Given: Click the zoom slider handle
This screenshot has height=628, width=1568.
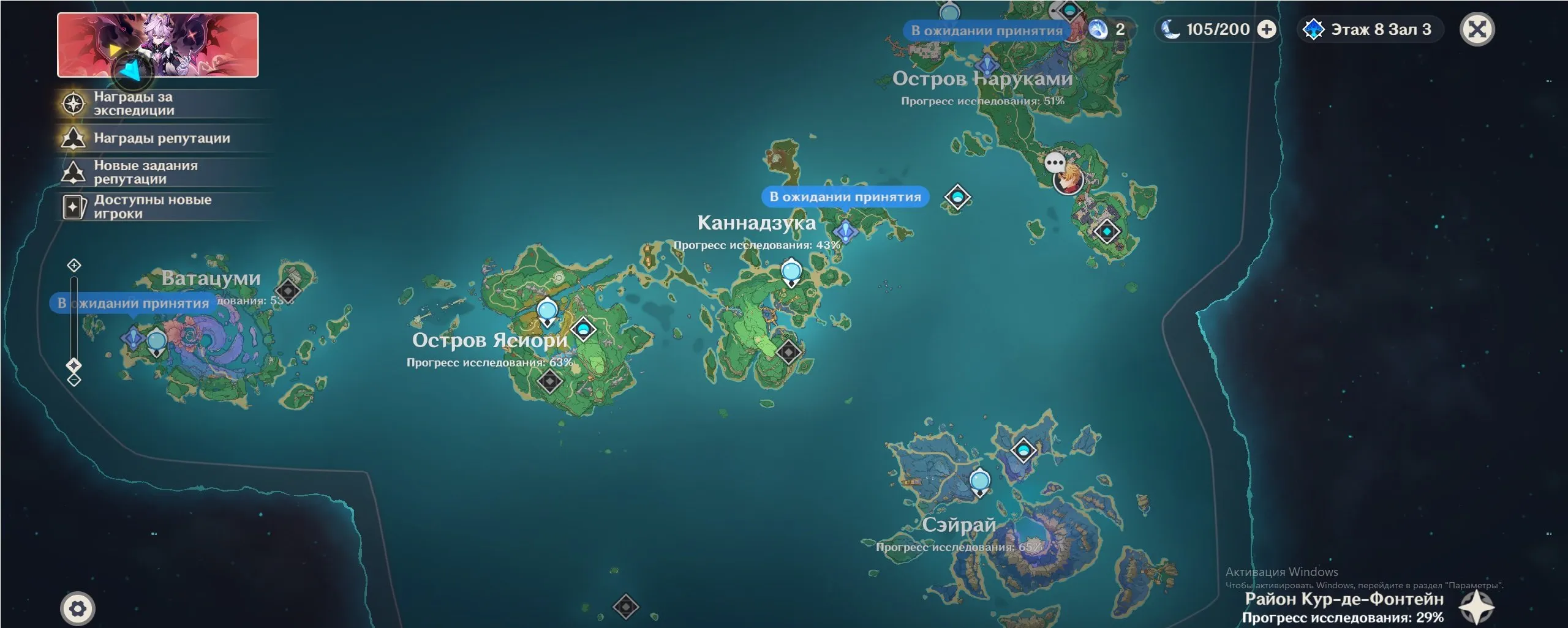Looking at the screenshot, I should pyautogui.click(x=74, y=365).
